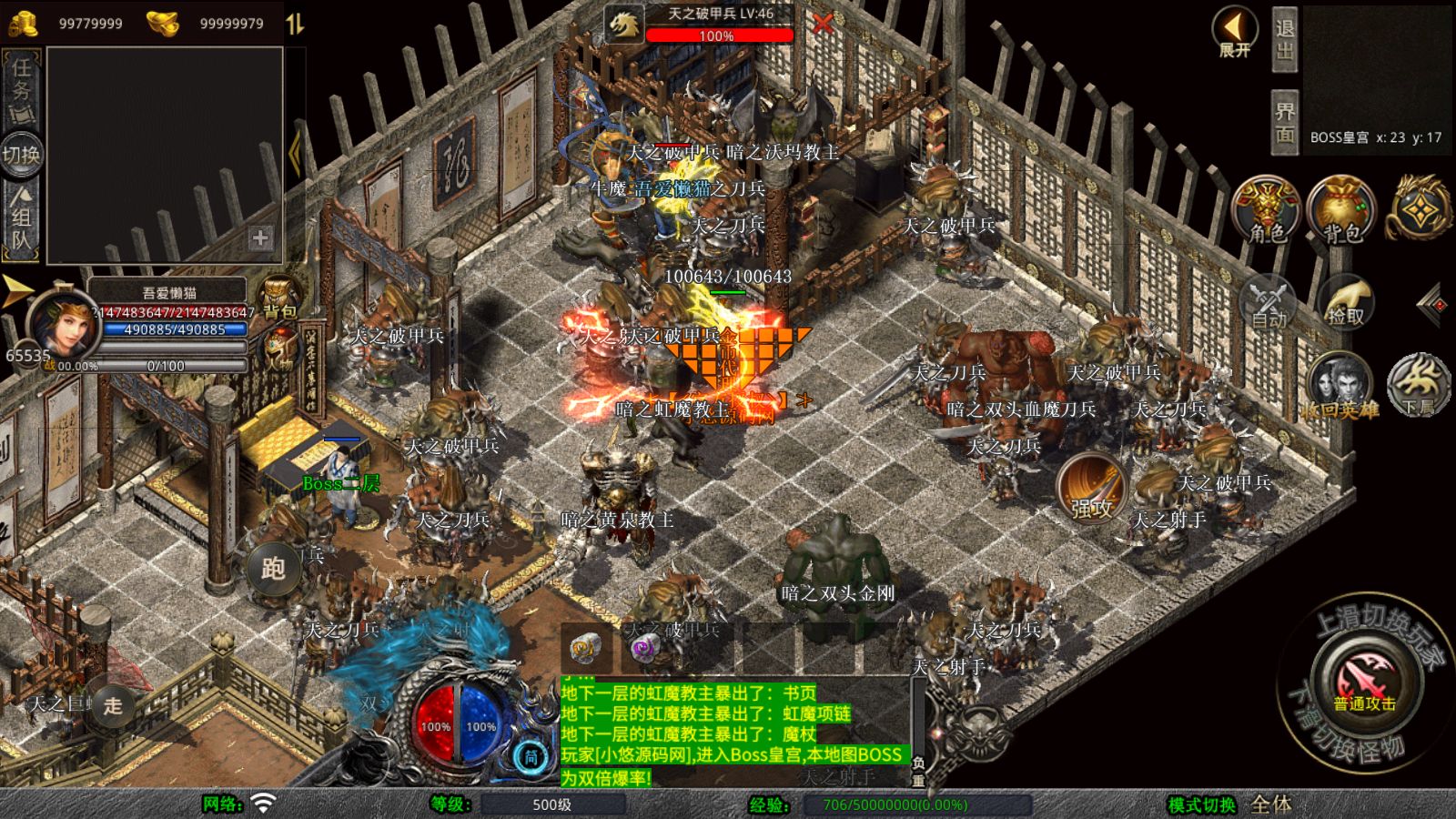Viewport: 1456px width, 819px height.
Task: Expand the top menu with 展开 arrow
Action: (1235, 32)
